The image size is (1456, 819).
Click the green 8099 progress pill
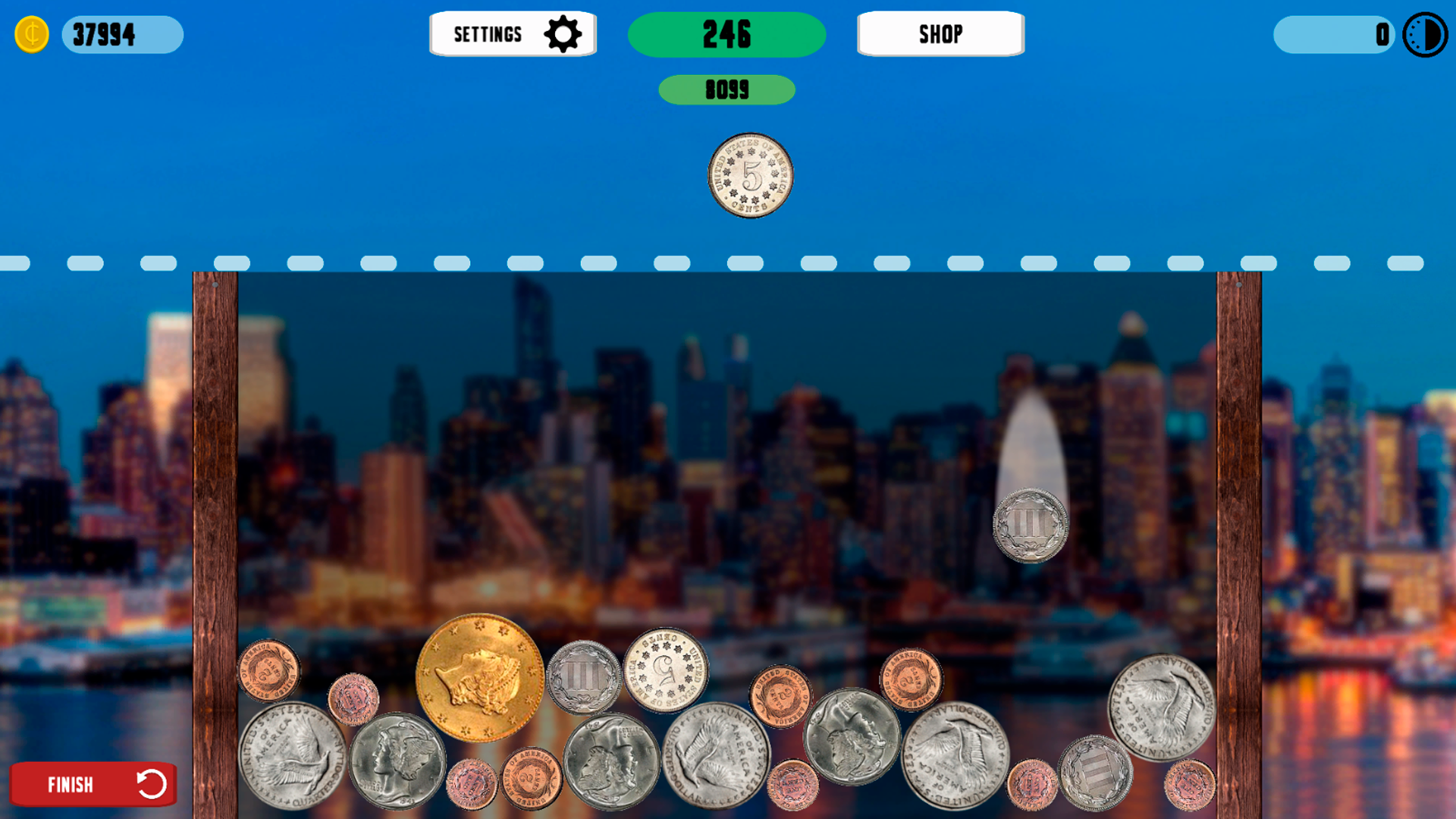(x=726, y=89)
